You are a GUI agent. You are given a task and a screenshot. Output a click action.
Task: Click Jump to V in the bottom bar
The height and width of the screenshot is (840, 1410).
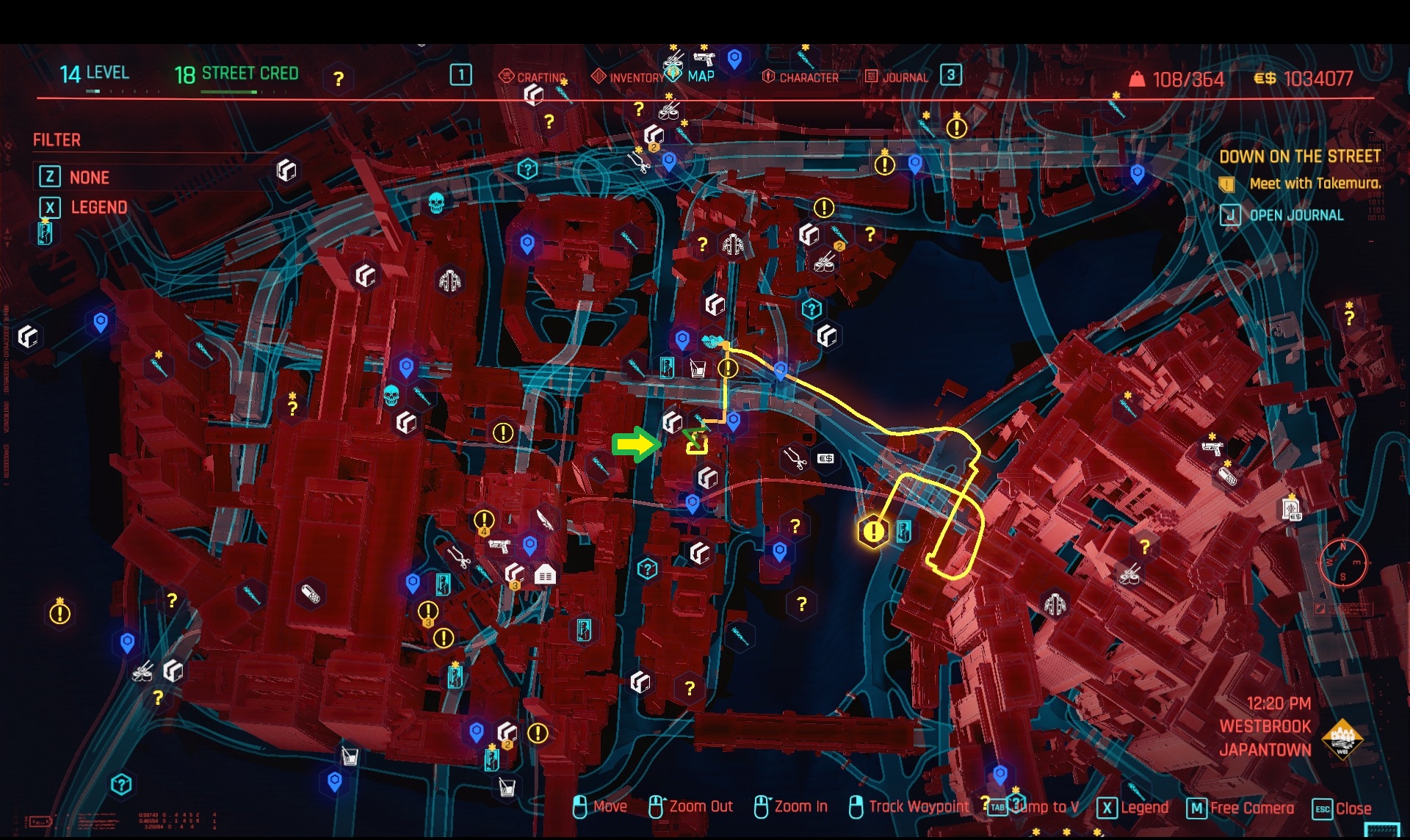pos(1043,805)
